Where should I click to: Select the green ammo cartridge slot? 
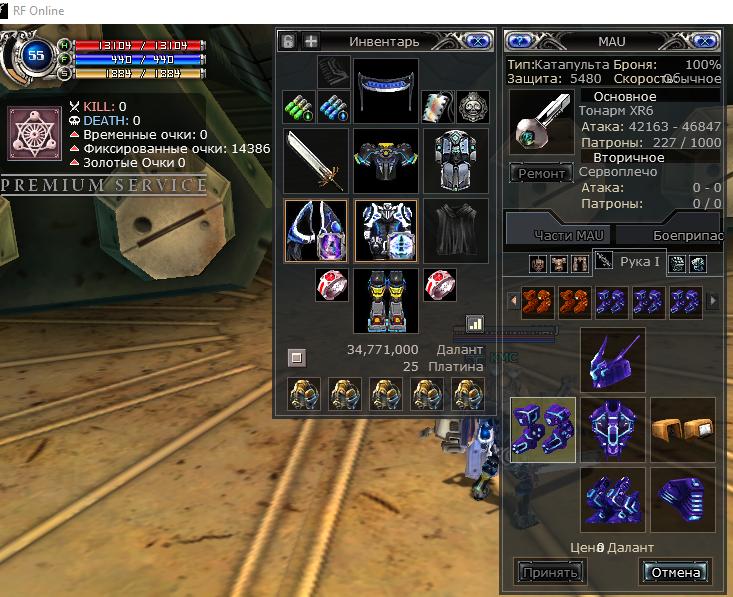tap(299, 105)
